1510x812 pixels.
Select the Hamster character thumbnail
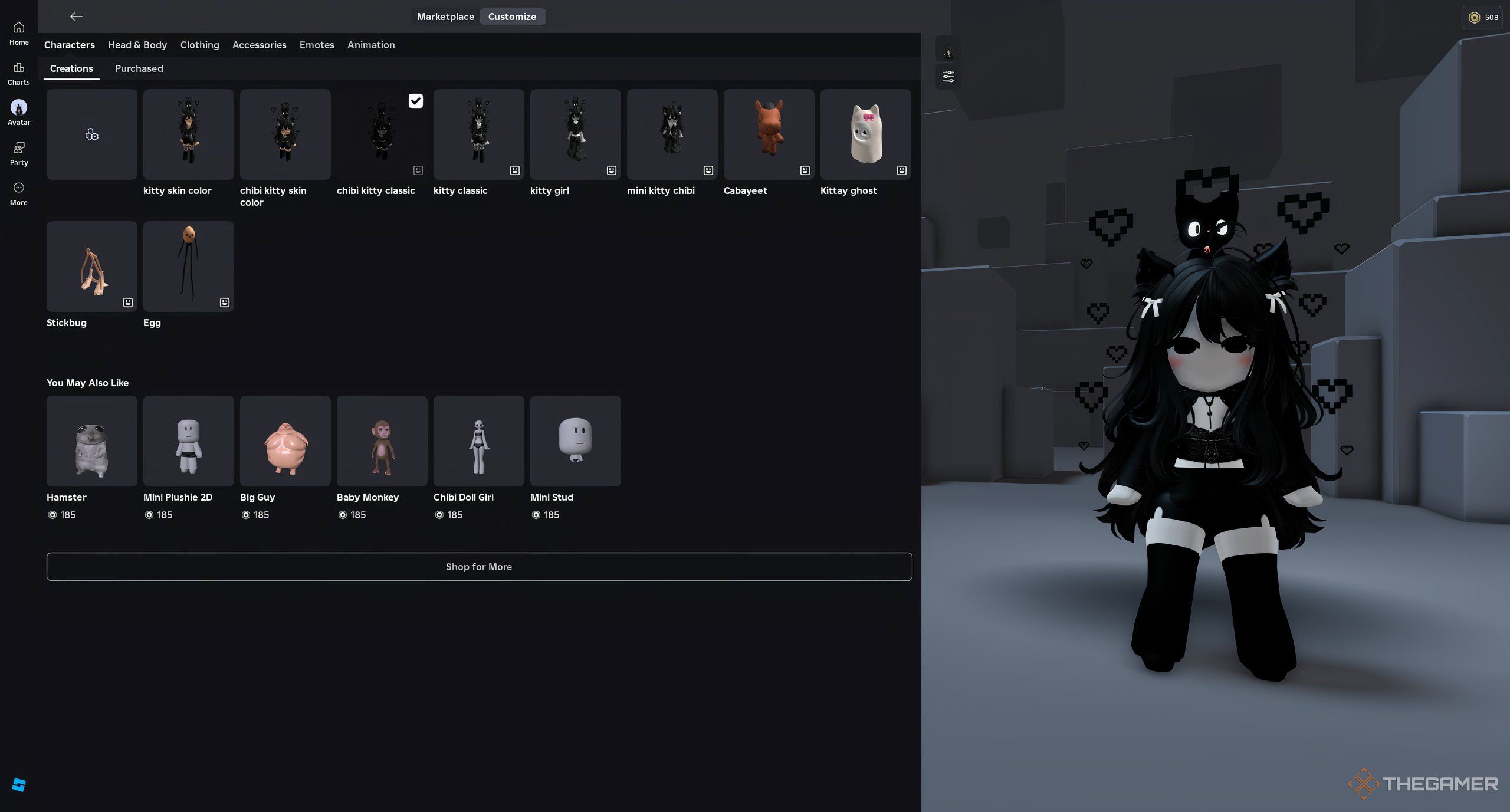[91, 440]
